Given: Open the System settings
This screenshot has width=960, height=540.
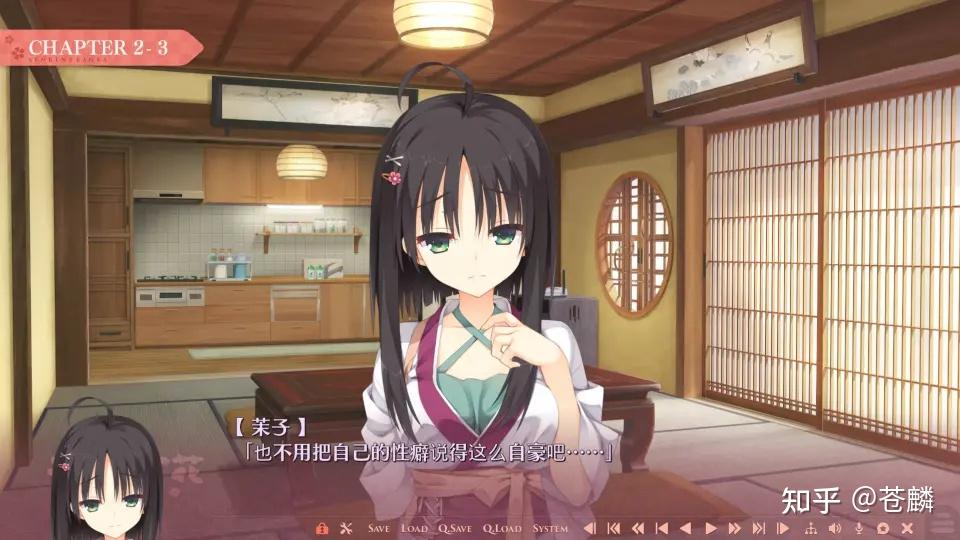Looking at the screenshot, I should (550, 528).
